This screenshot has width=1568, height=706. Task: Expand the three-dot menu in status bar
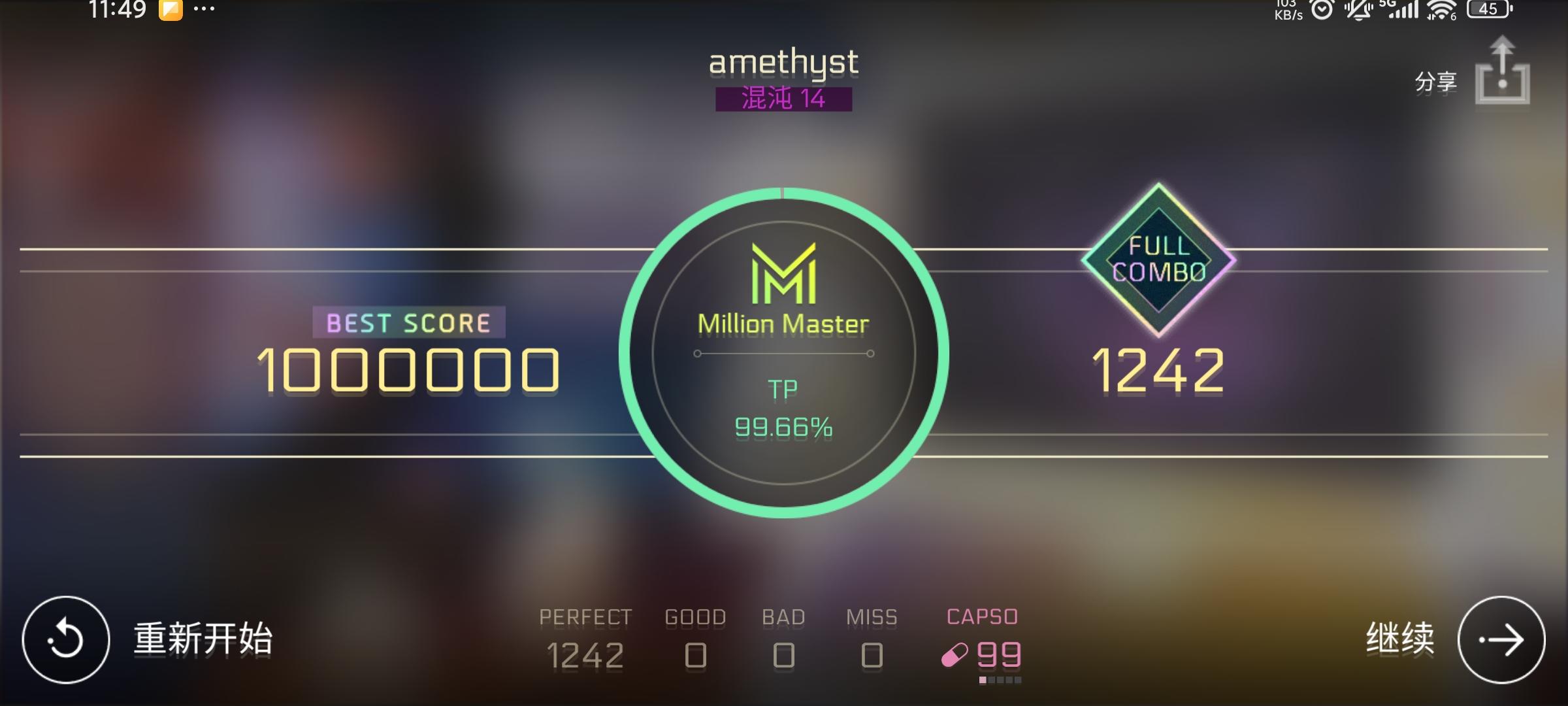click(203, 8)
